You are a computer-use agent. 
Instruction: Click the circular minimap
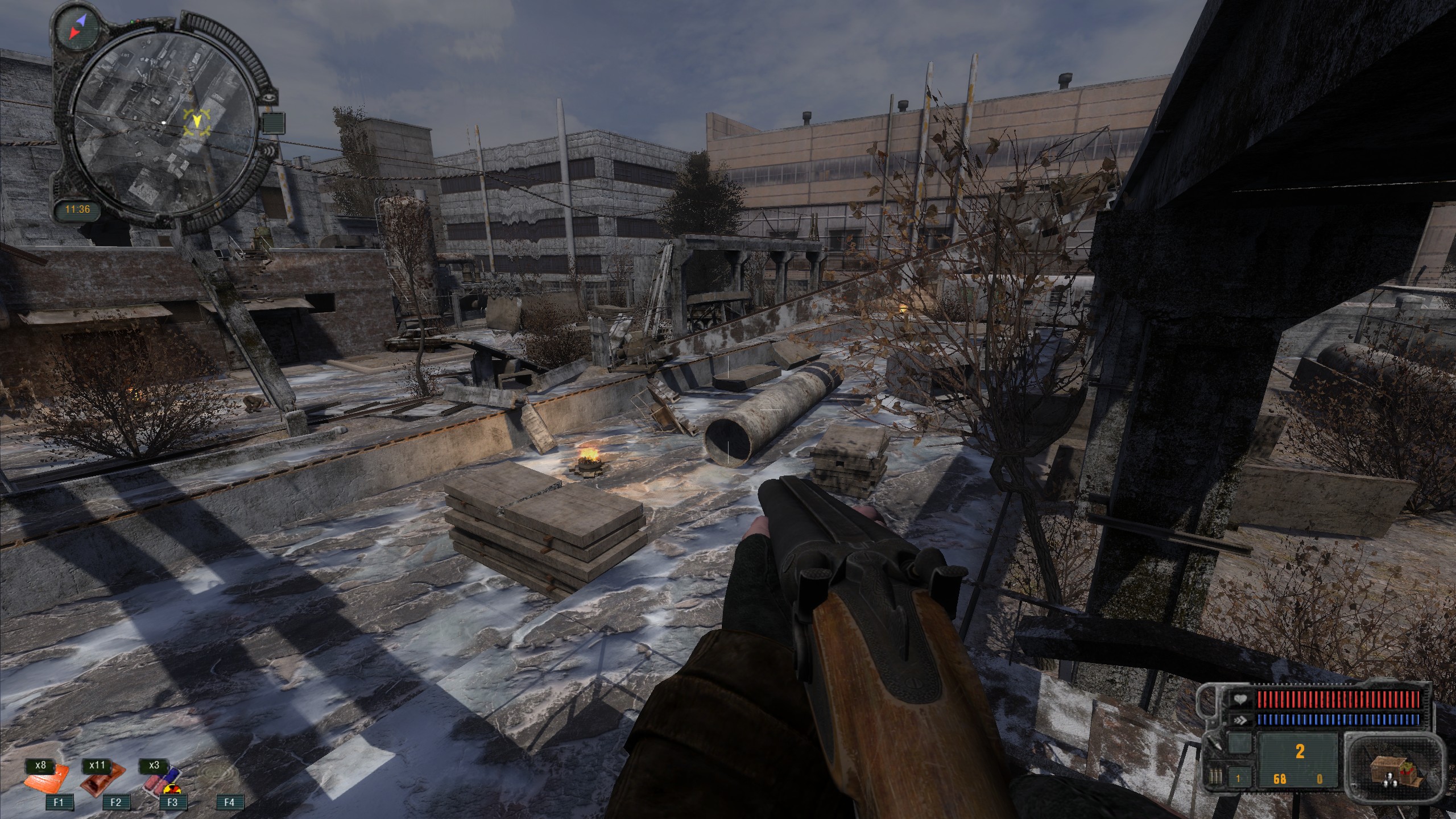click(x=163, y=123)
